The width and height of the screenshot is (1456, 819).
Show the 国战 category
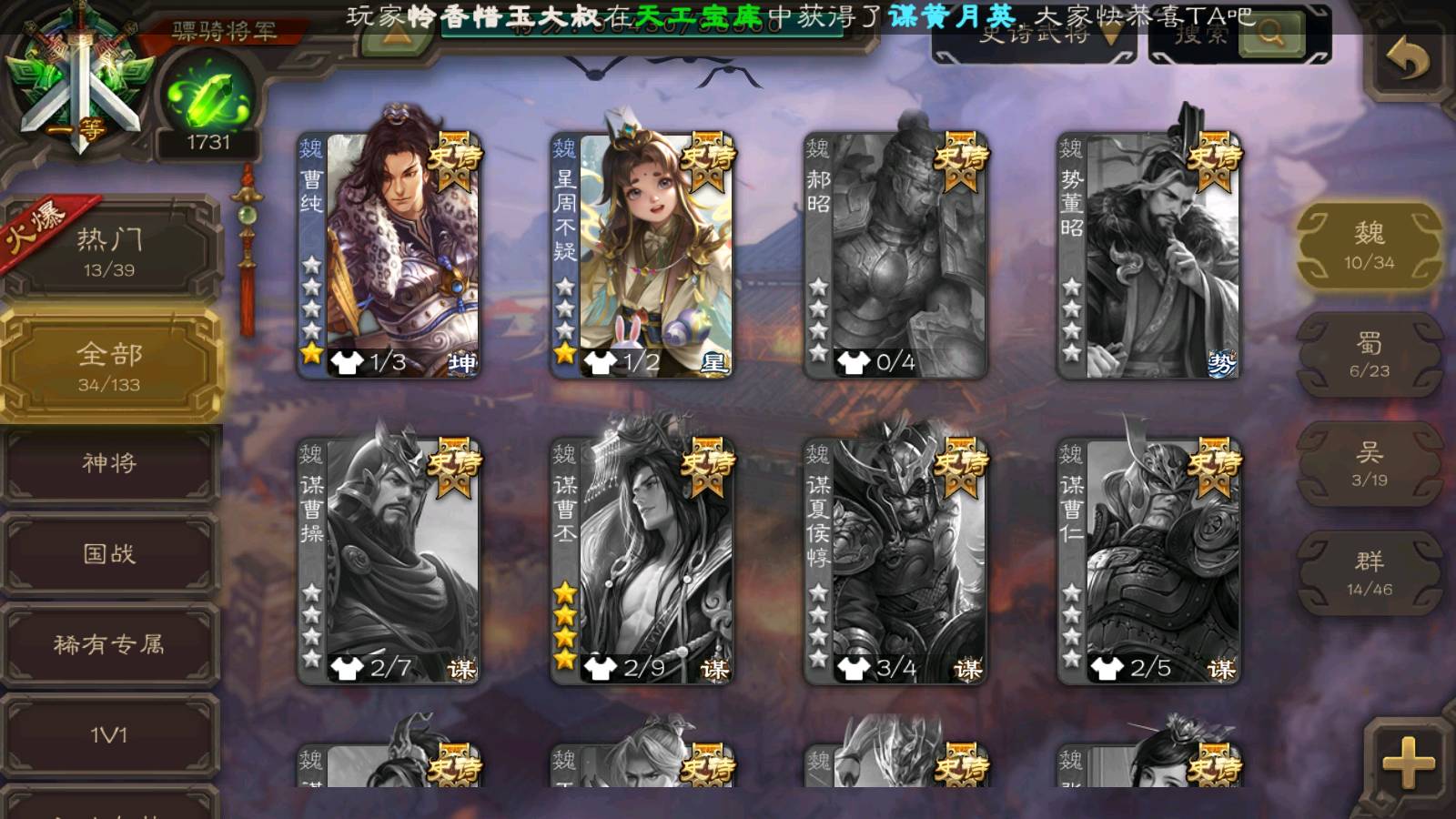pos(110,553)
